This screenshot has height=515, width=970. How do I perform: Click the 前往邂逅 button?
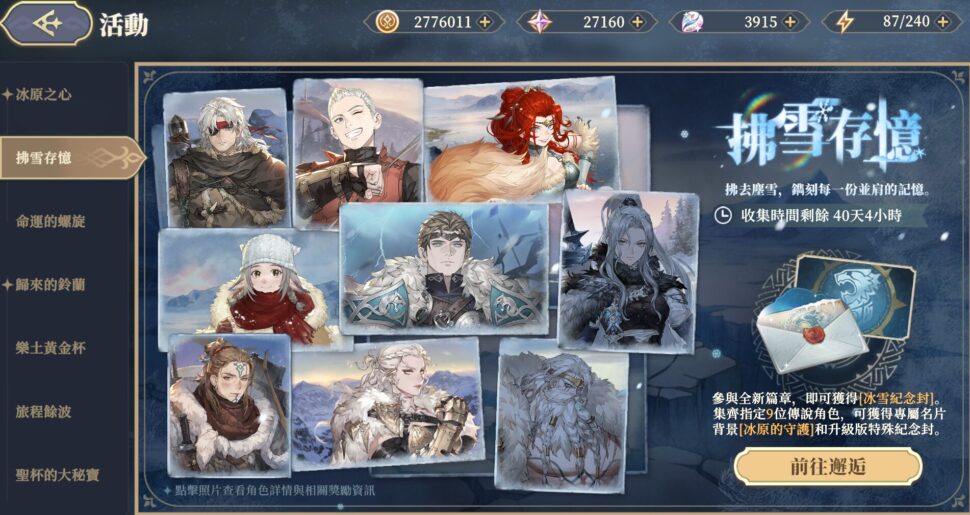(x=827, y=466)
